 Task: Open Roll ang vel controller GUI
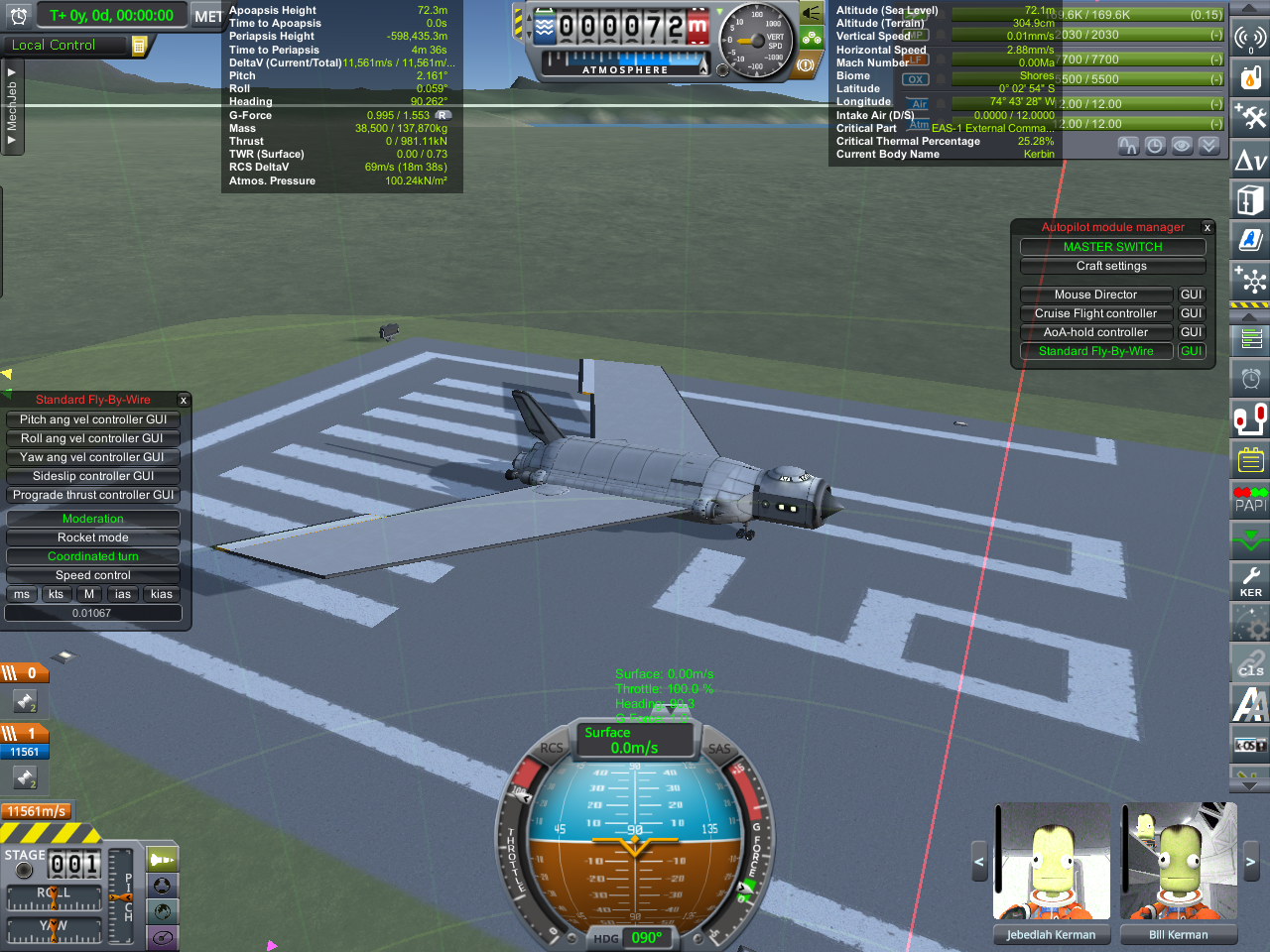click(x=93, y=438)
